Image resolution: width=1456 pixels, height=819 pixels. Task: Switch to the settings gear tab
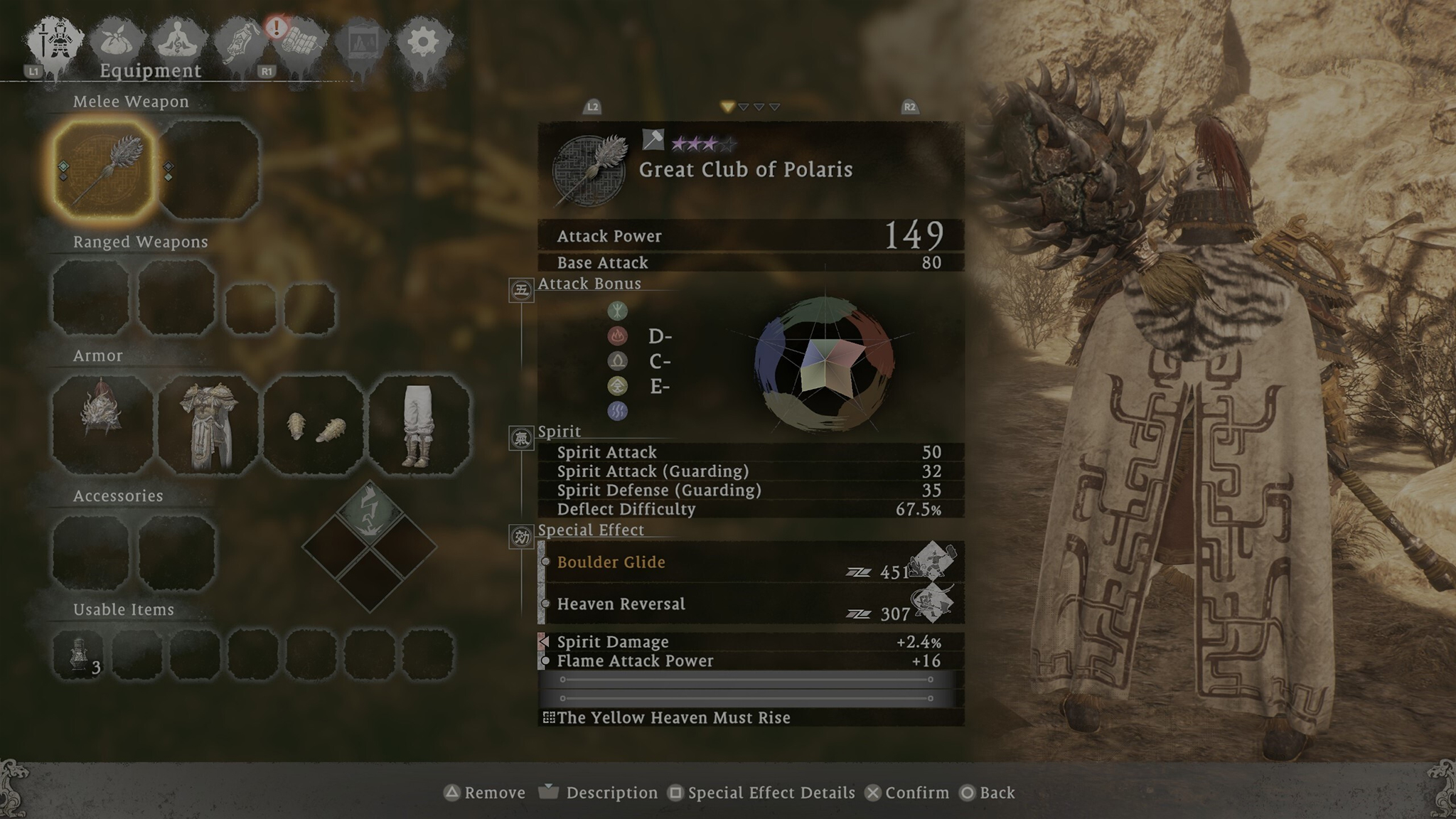coord(423,43)
